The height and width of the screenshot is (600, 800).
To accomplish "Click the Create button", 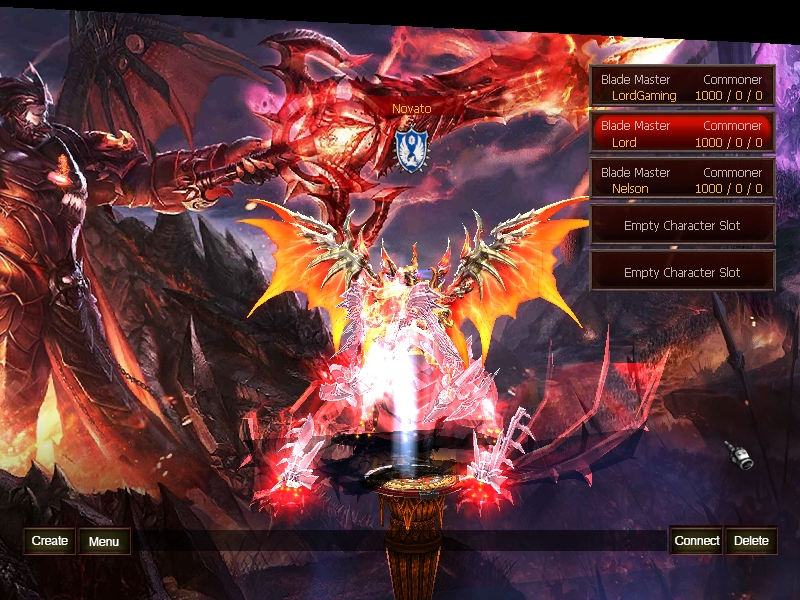I will [x=50, y=541].
